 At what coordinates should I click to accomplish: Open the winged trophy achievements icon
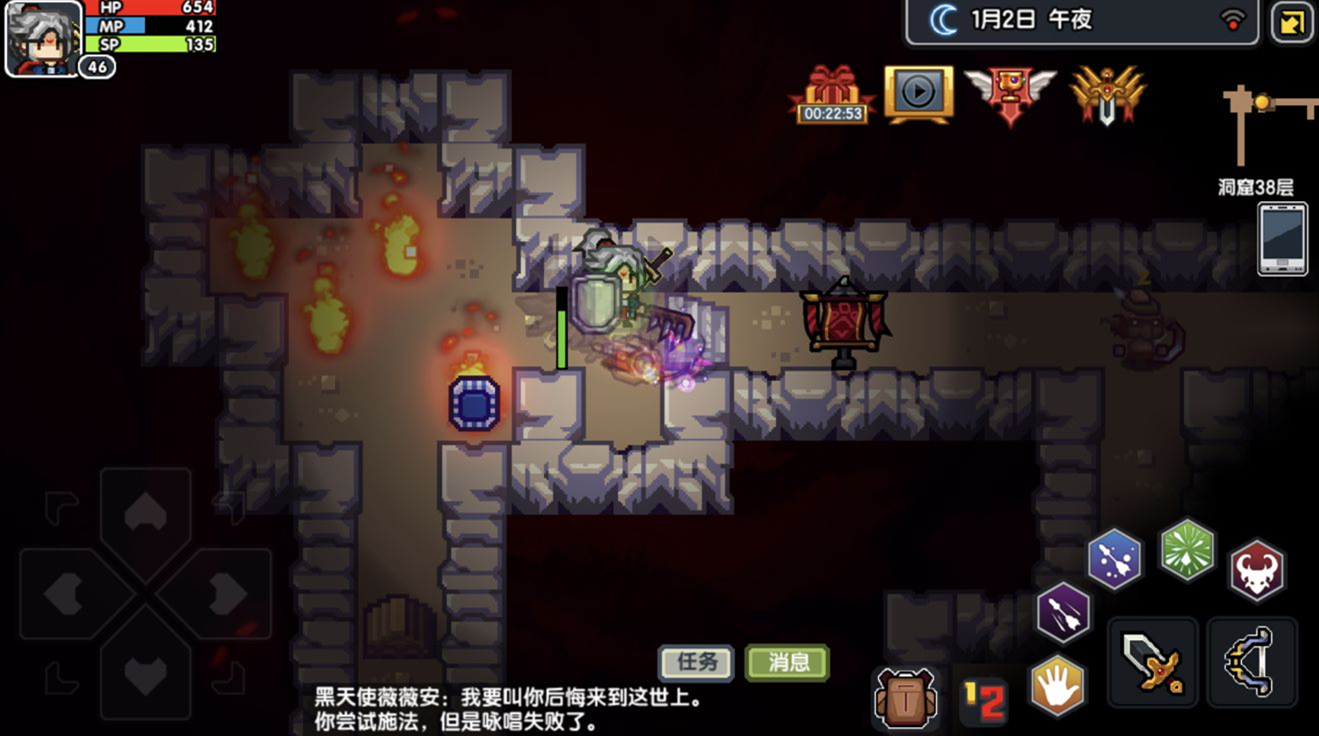click(1010, 93)
